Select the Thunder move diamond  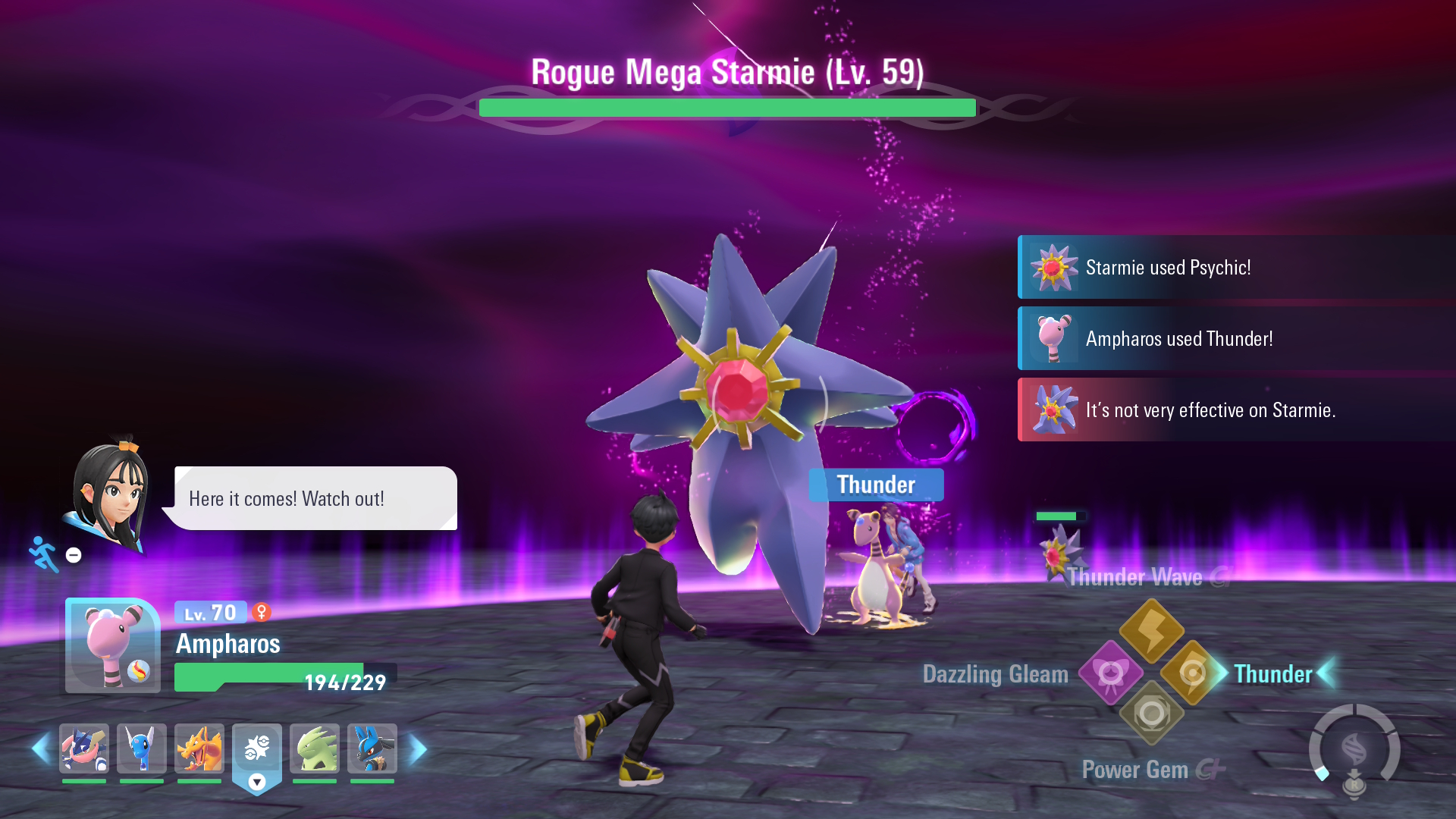[x=1192, y=673]
